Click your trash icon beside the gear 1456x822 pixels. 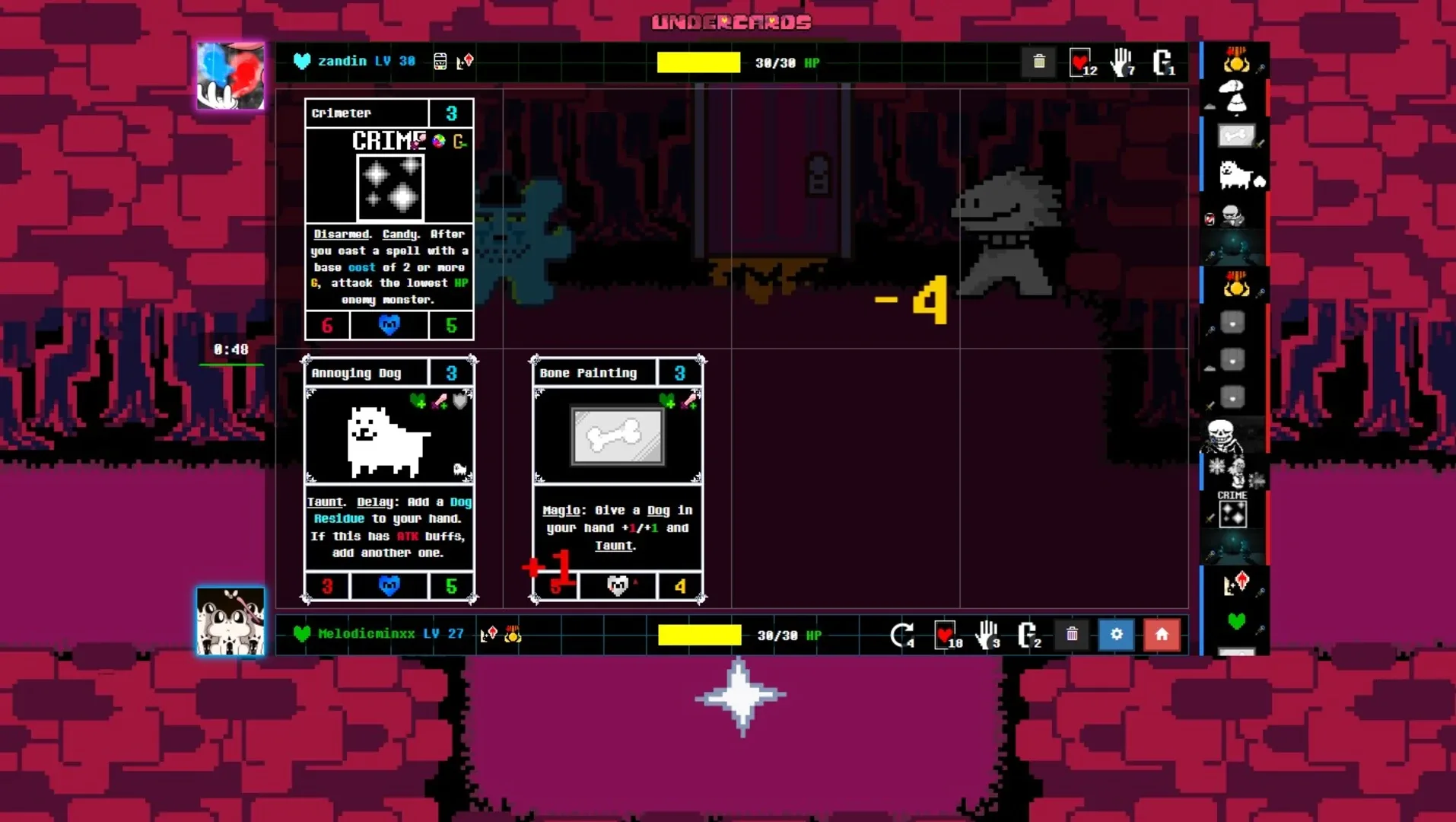click(1072, 634)
